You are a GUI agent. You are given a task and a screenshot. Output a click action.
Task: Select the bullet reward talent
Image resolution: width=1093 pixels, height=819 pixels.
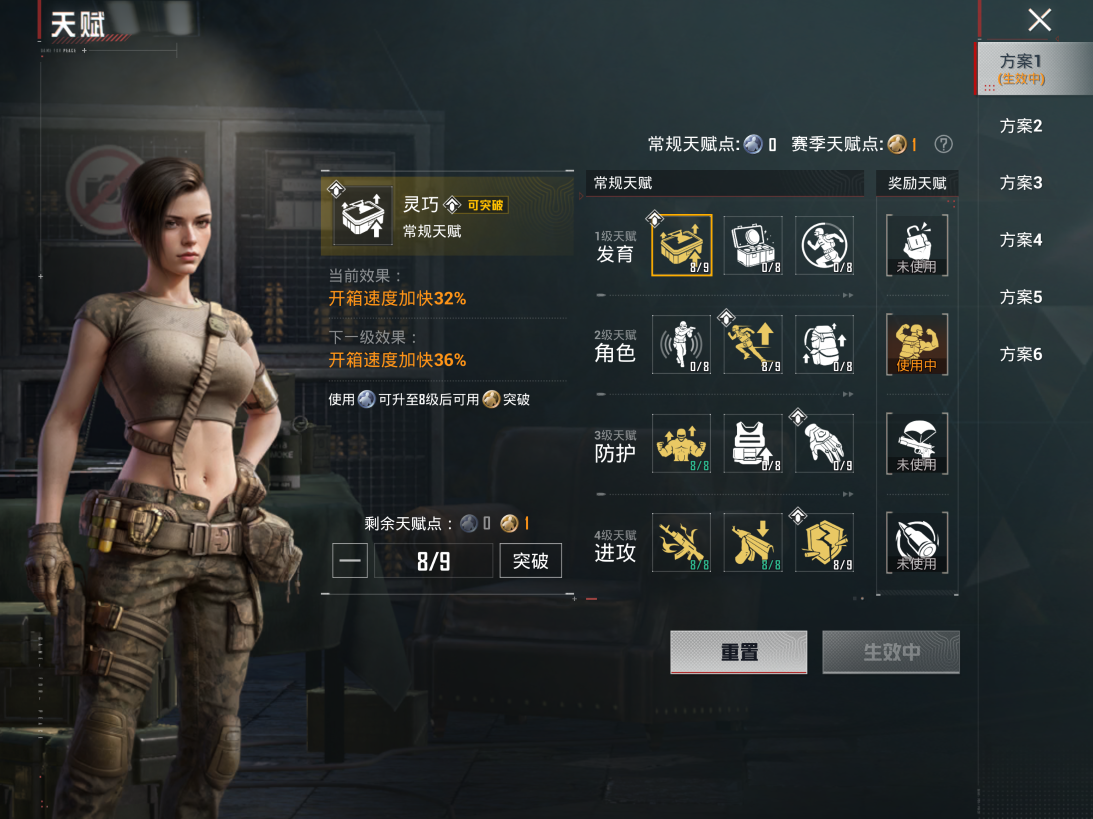tap(916, 542)
